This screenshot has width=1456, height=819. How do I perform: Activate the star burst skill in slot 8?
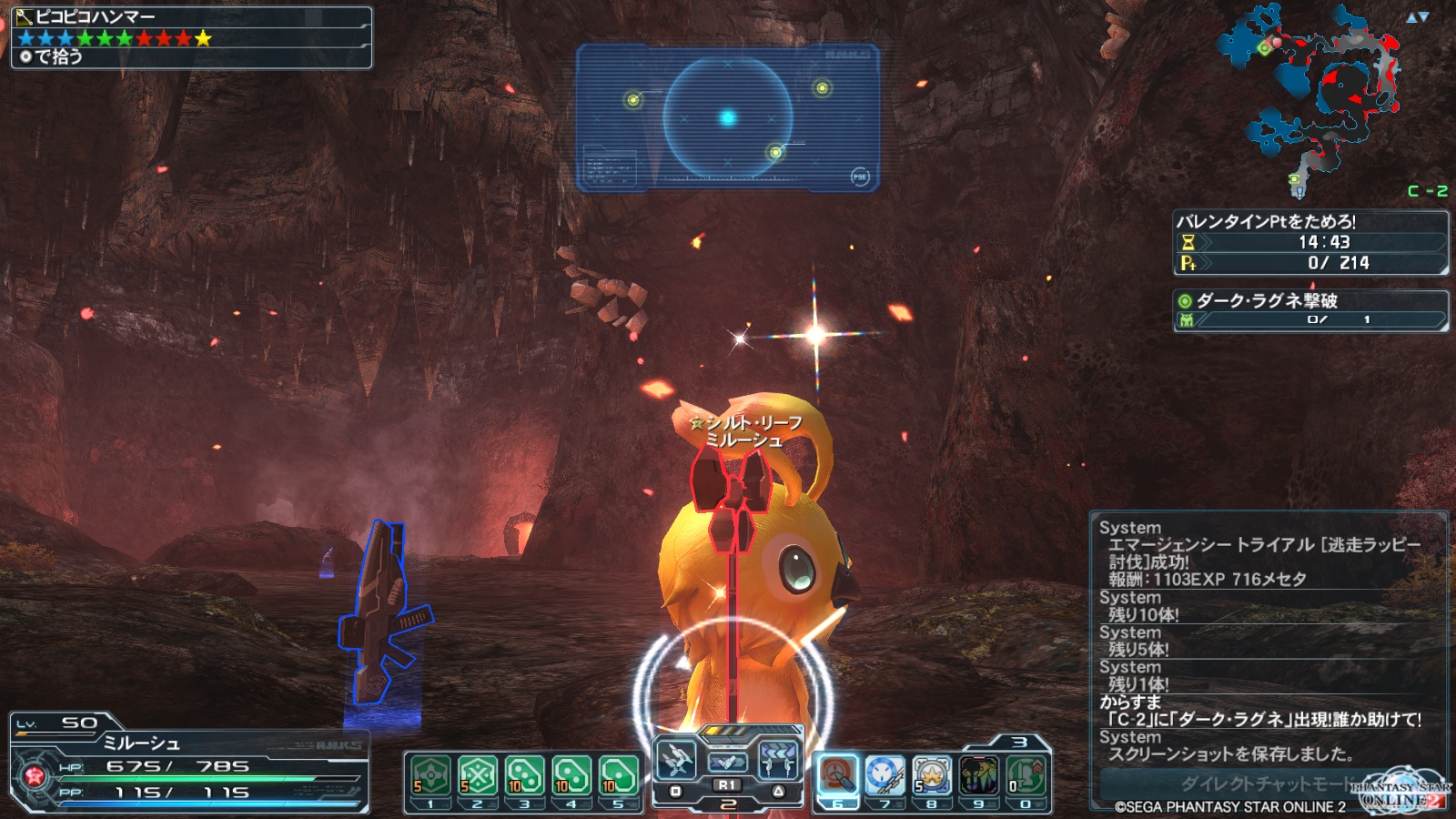coord(932,776)
